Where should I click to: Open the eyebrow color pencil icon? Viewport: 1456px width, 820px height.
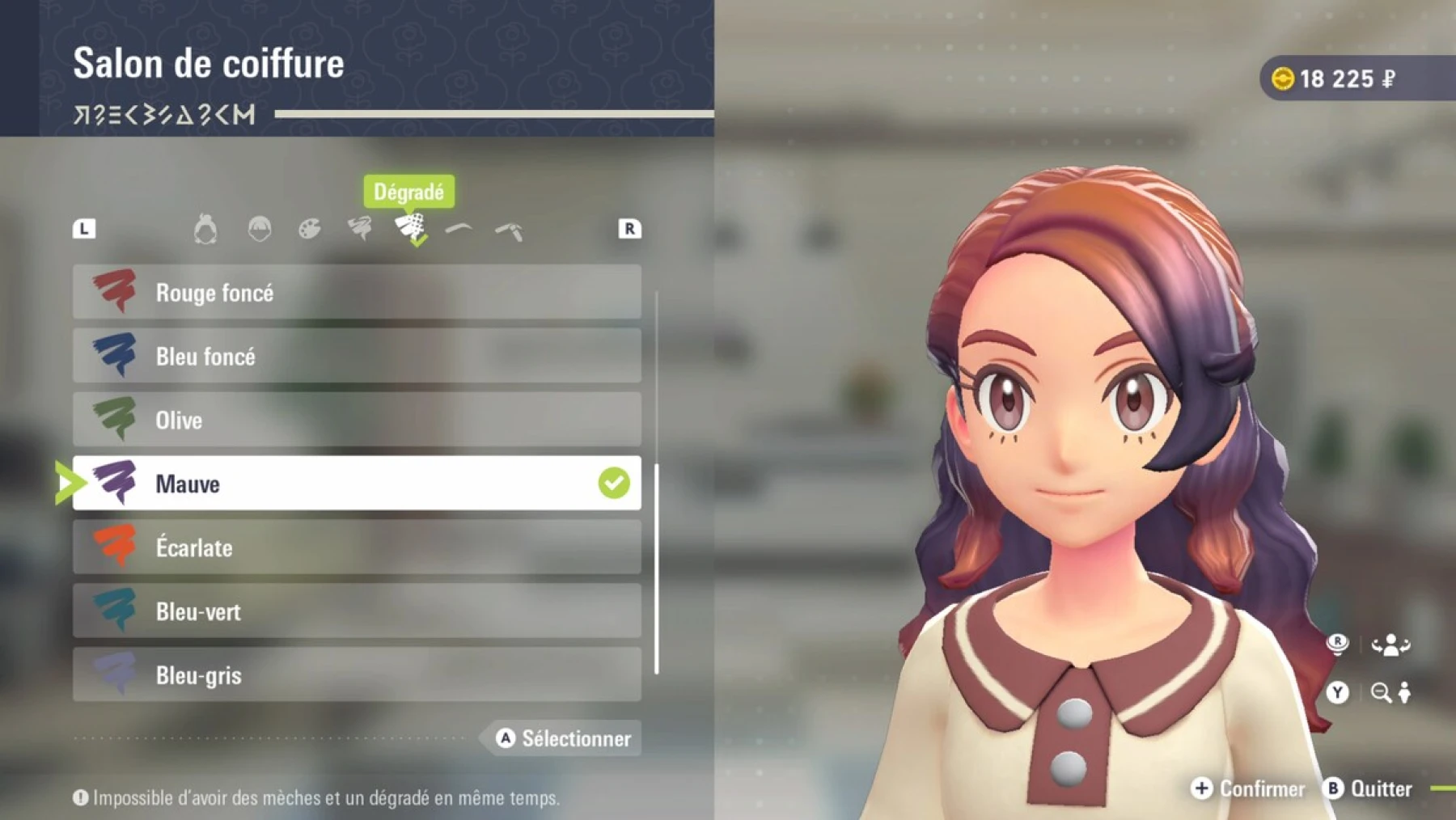coord(510,230)
